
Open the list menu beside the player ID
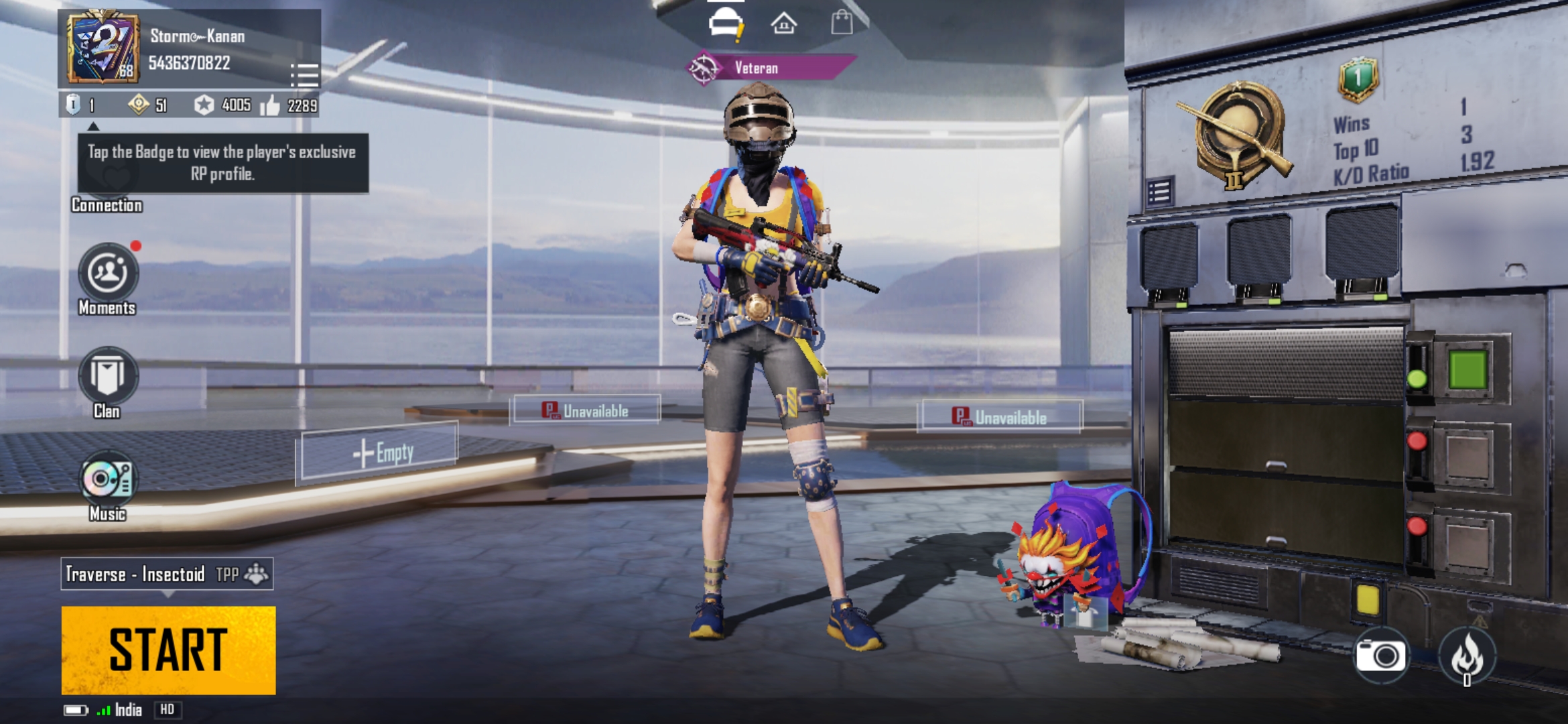pyautogui.click(x=304, y=75)
